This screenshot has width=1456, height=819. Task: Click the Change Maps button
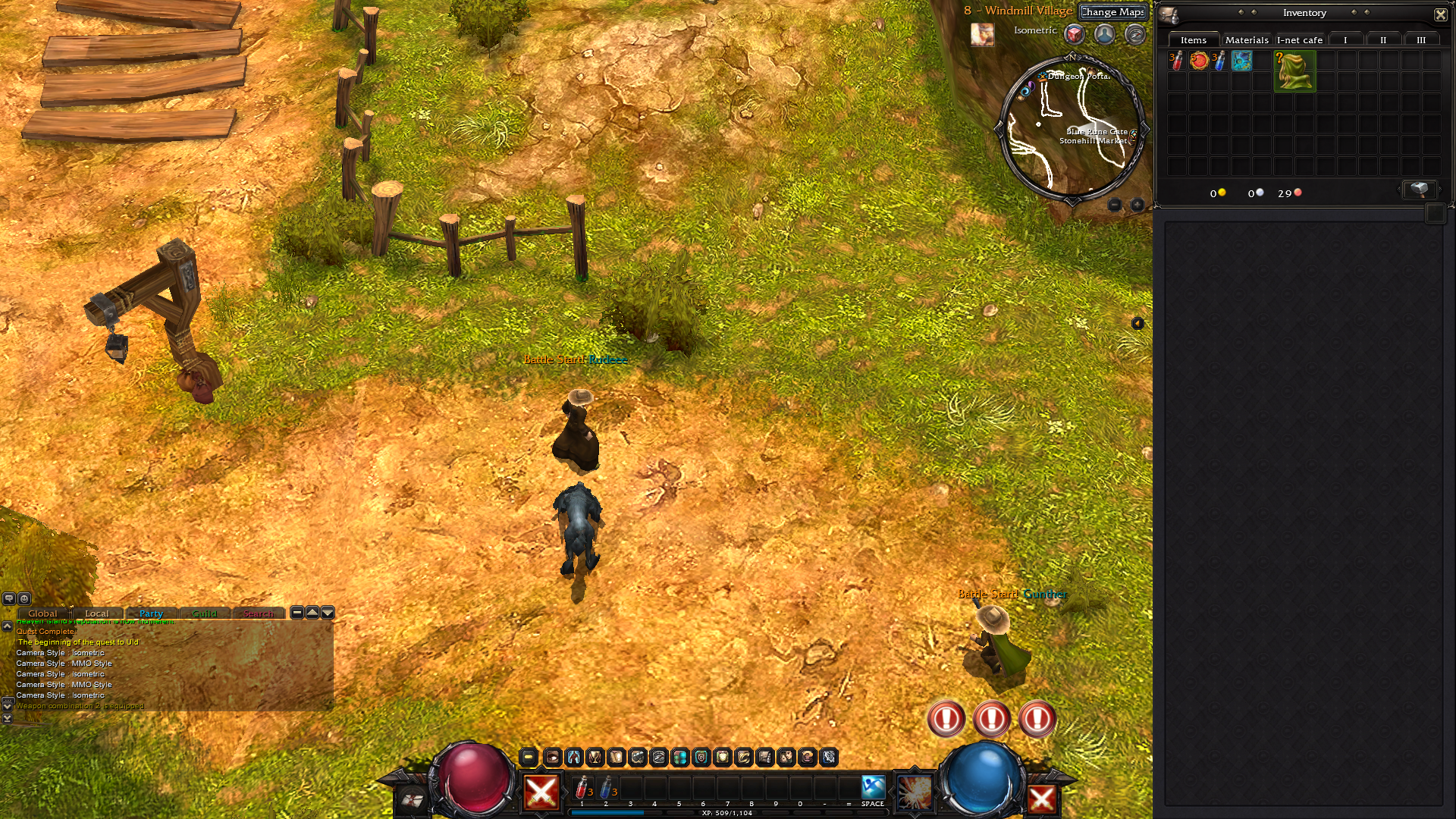1112,12
